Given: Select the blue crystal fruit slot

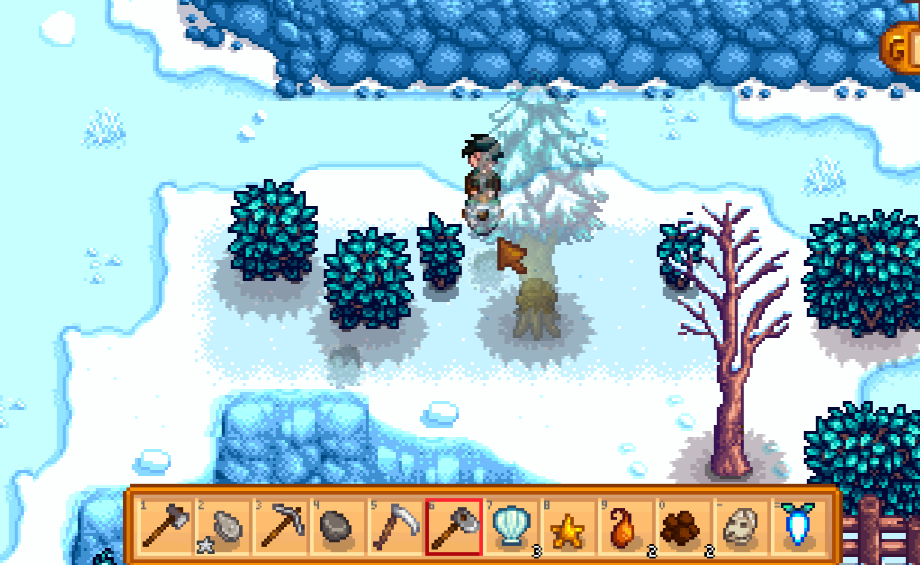Looking at the screenshot, I should tap(797, 525).
